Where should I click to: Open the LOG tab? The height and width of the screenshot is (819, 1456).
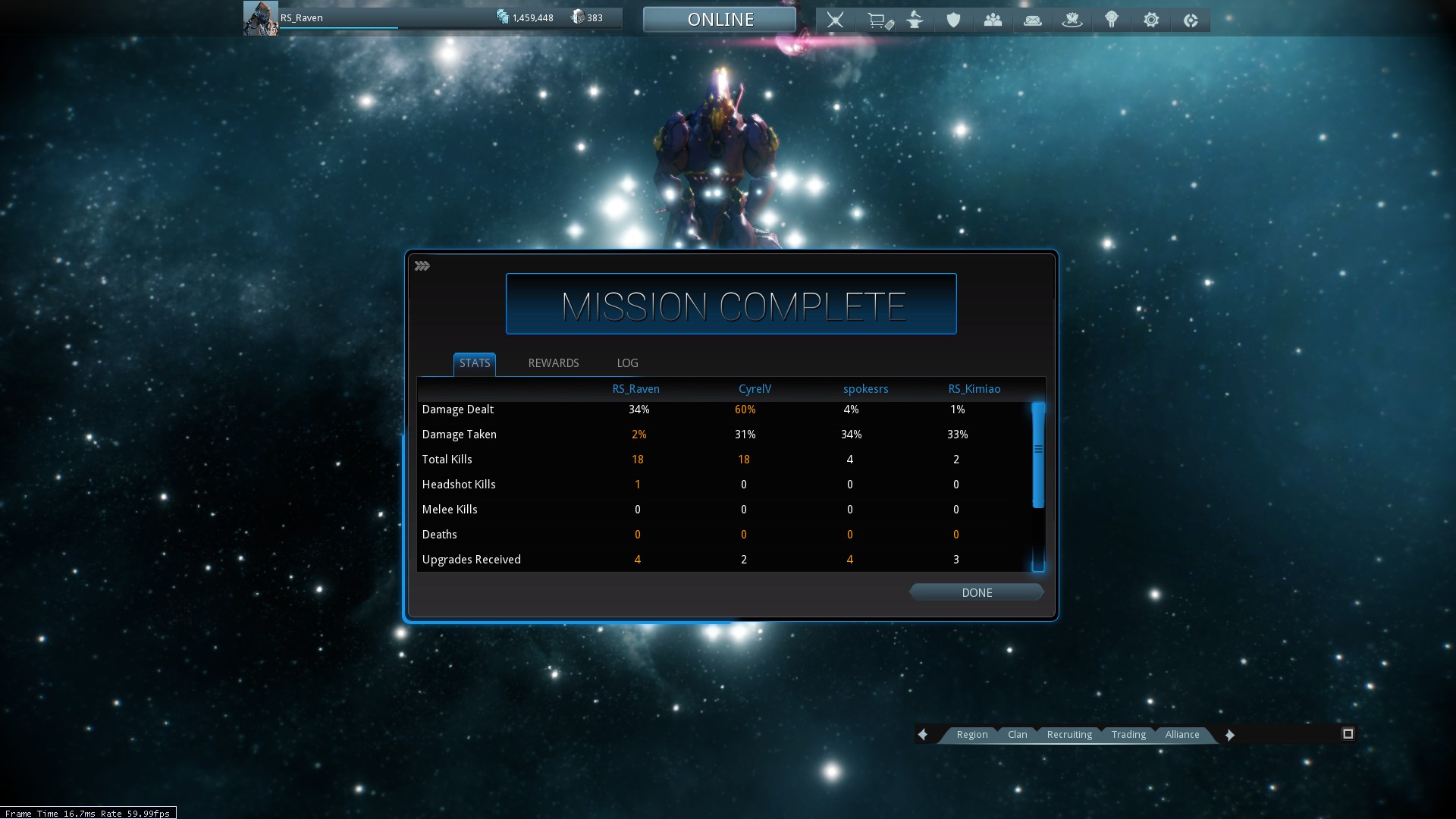click(627, 363)
